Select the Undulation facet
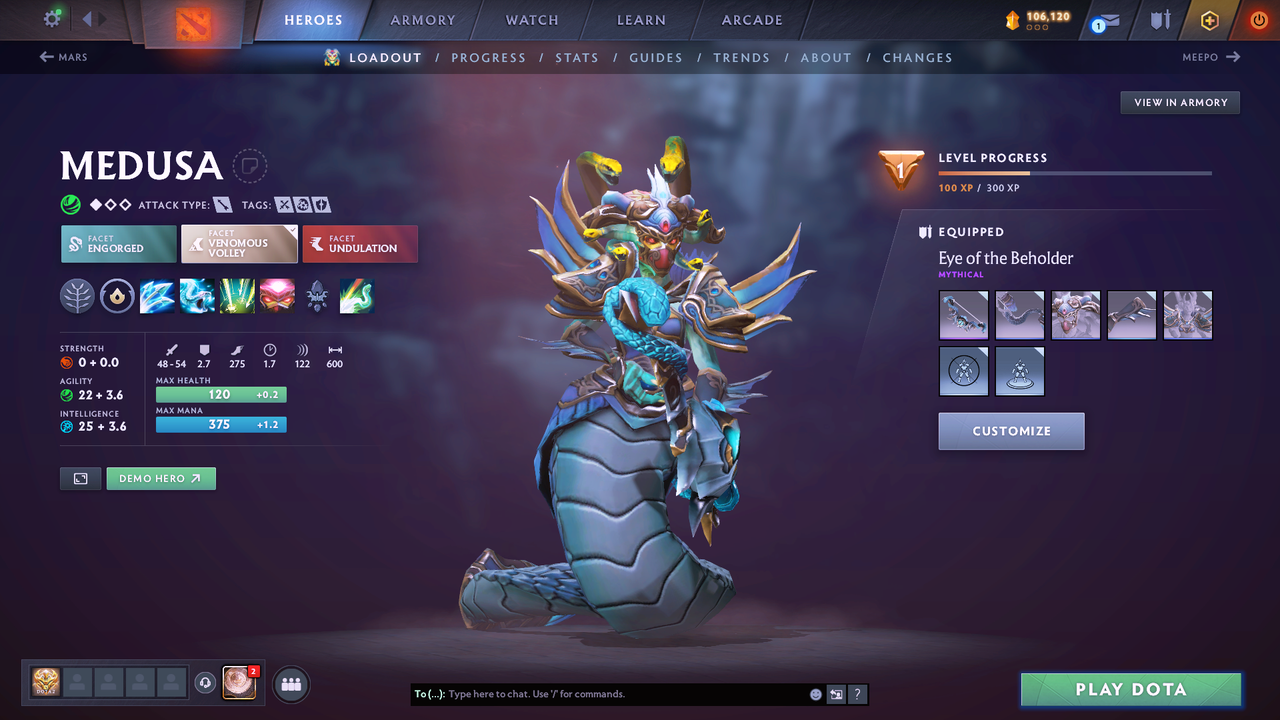This screenshot has height=720, width=1280. pyautogui.click(x=360, y=243)
